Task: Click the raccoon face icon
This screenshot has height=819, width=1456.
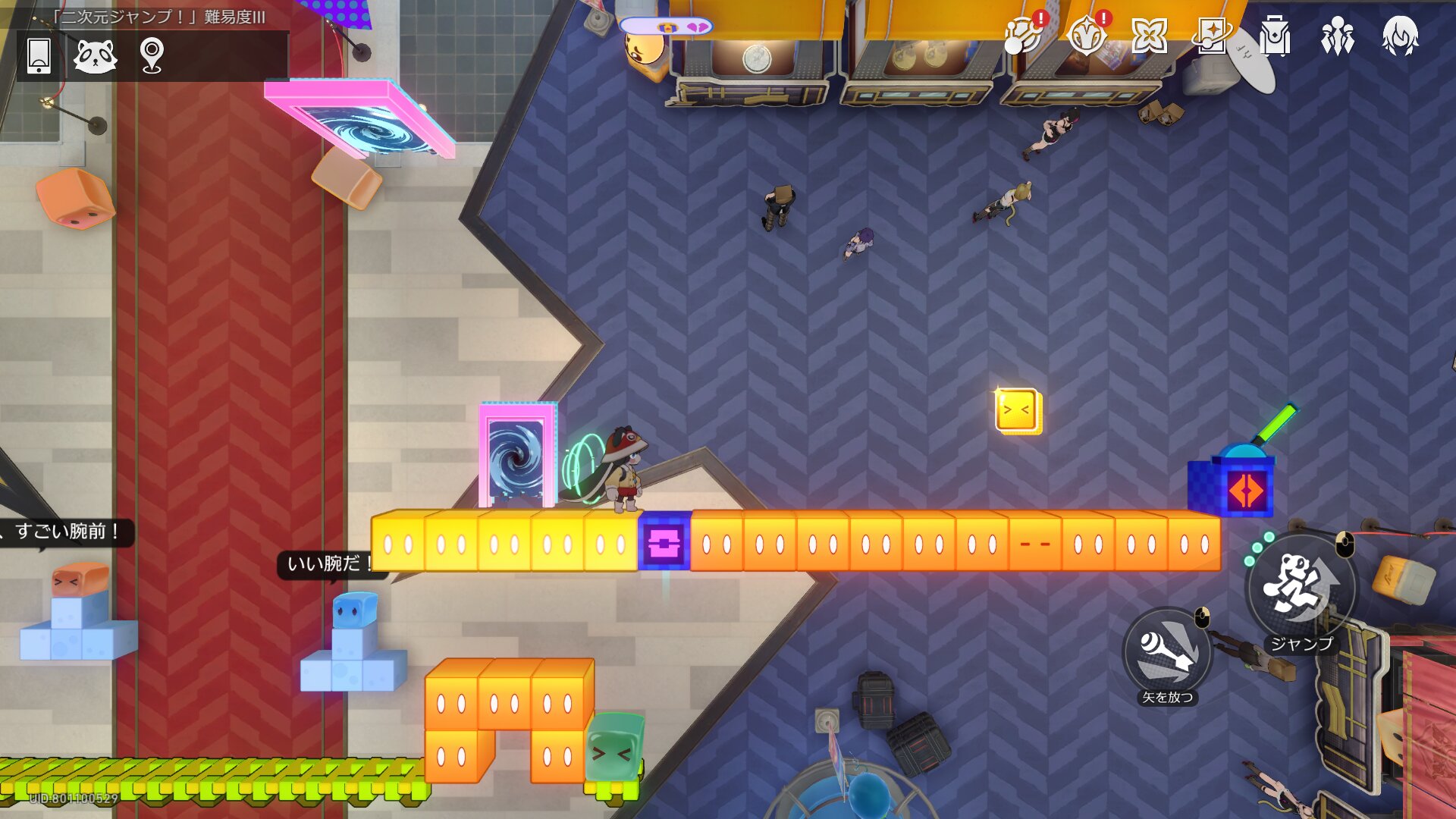Action: [x=96, y=55]
